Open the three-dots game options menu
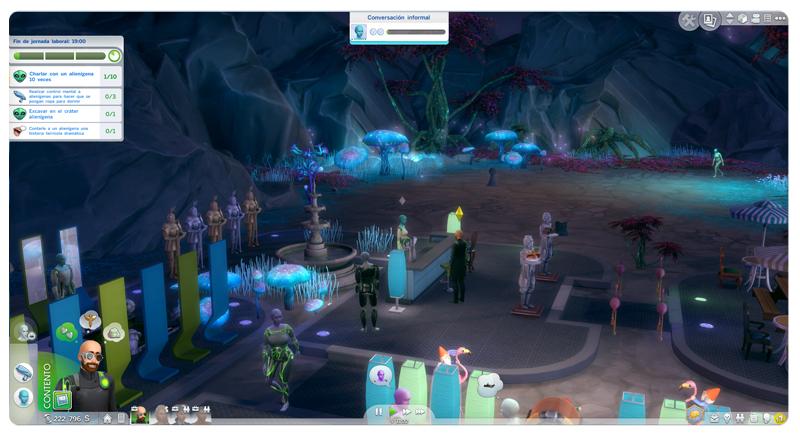800x434 pixels. click(779, 18)
